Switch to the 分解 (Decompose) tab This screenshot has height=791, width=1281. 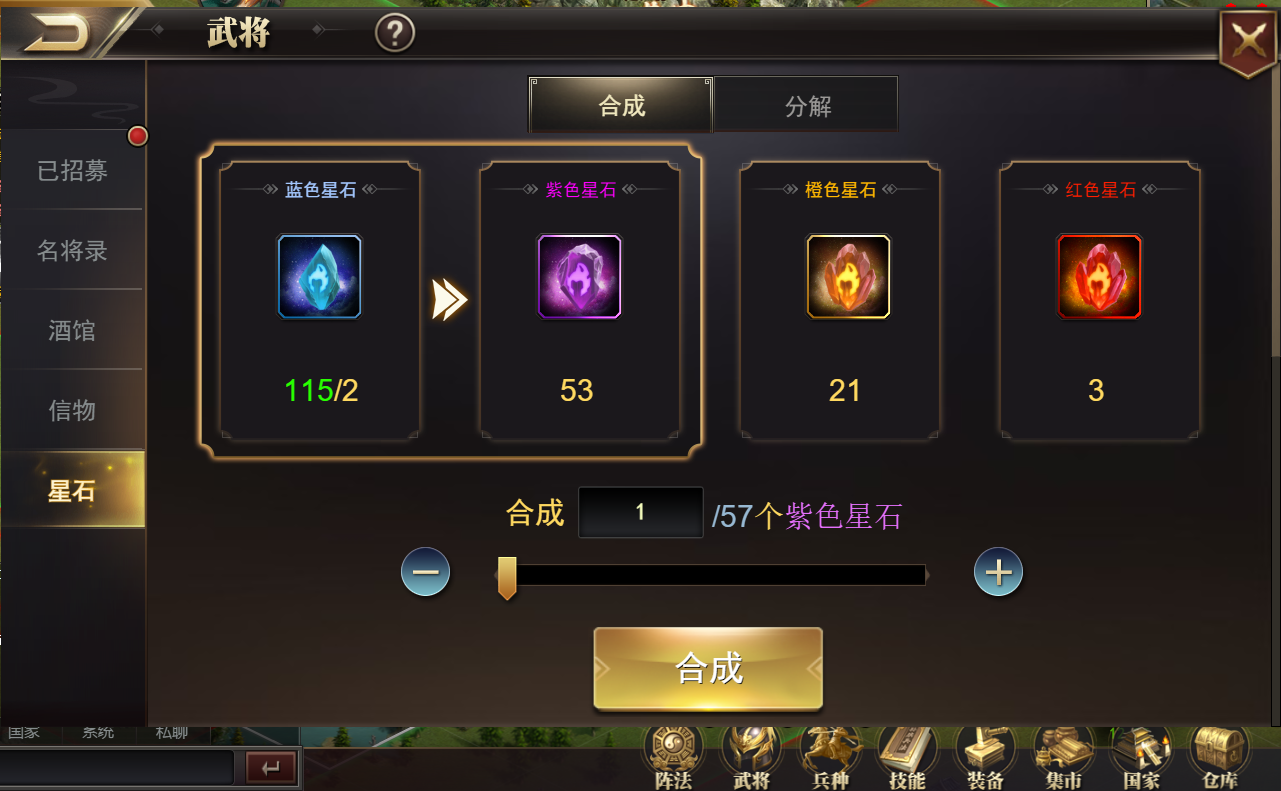806,103
